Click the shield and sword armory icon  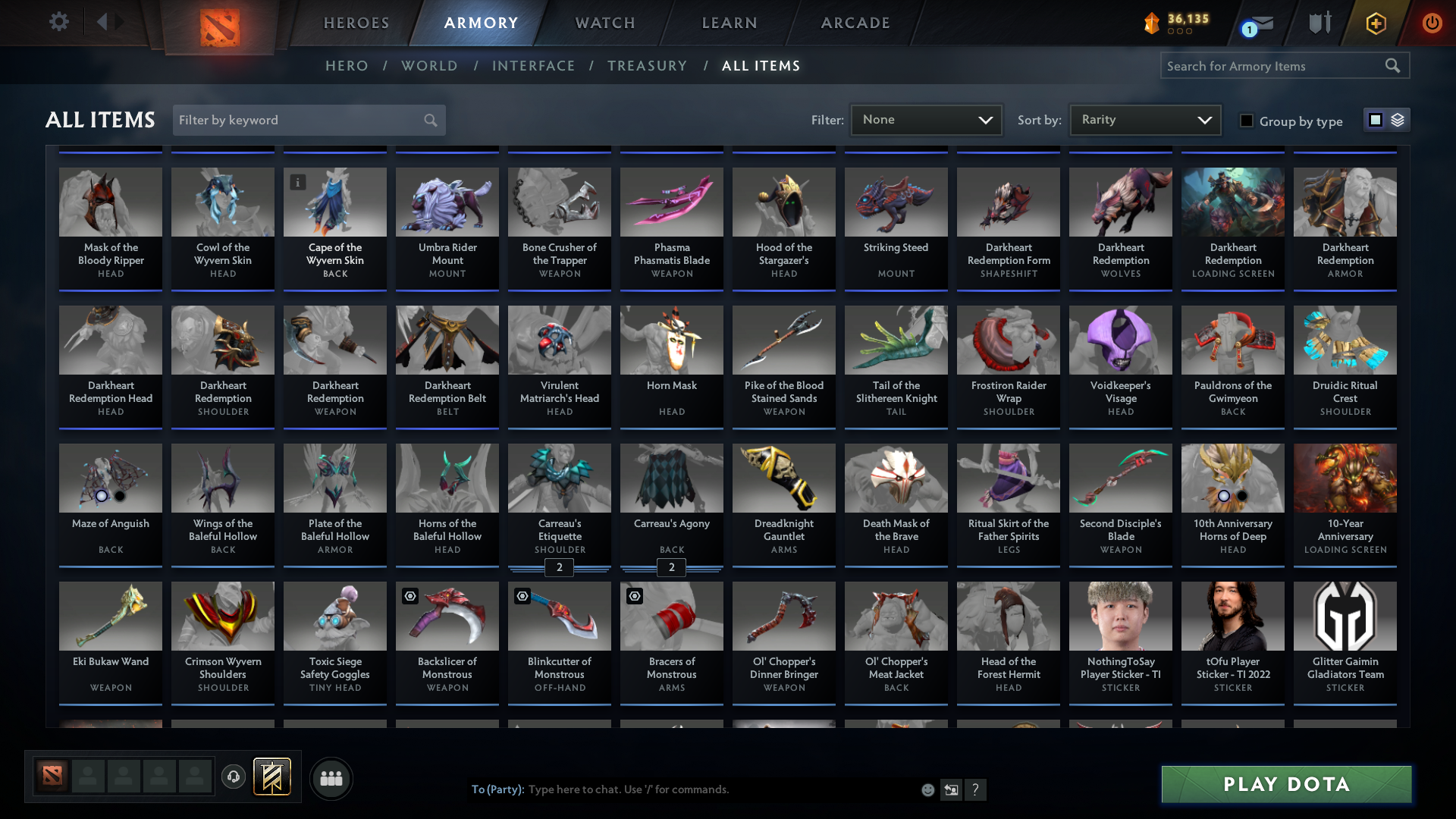click(1319, 22)
